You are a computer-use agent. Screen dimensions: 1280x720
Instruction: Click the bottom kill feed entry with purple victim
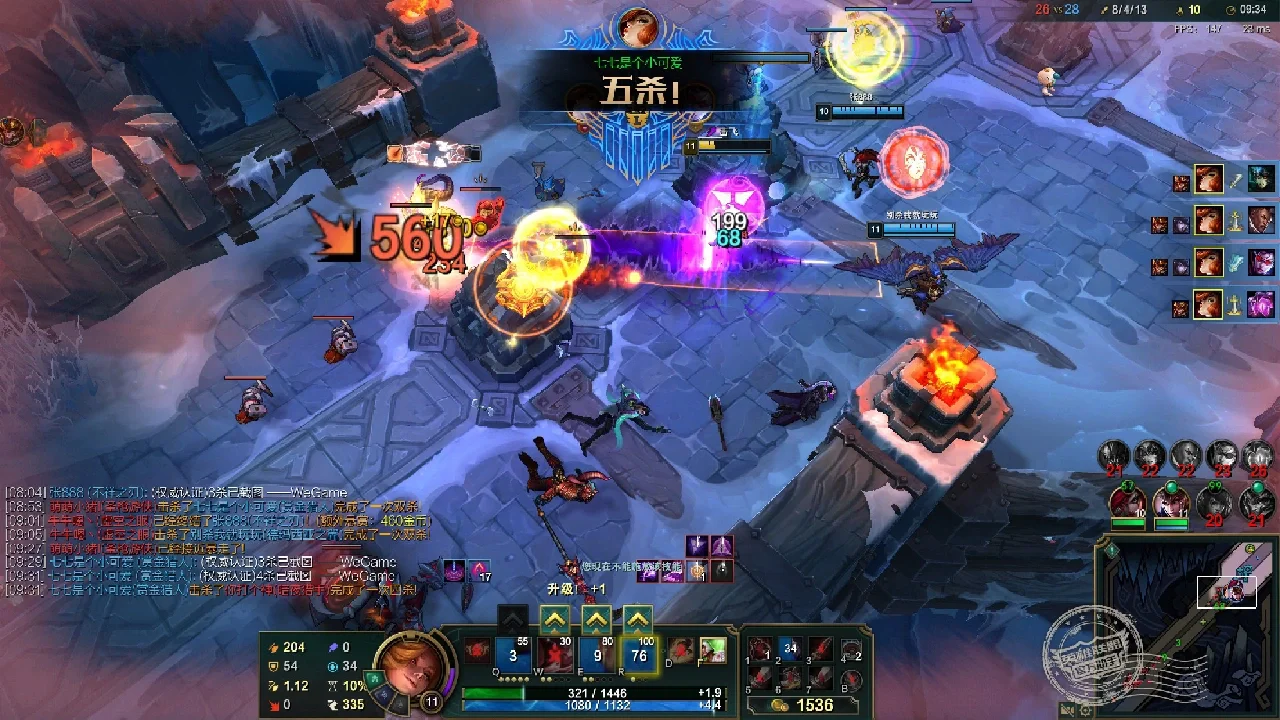(x=1226, y=303)
